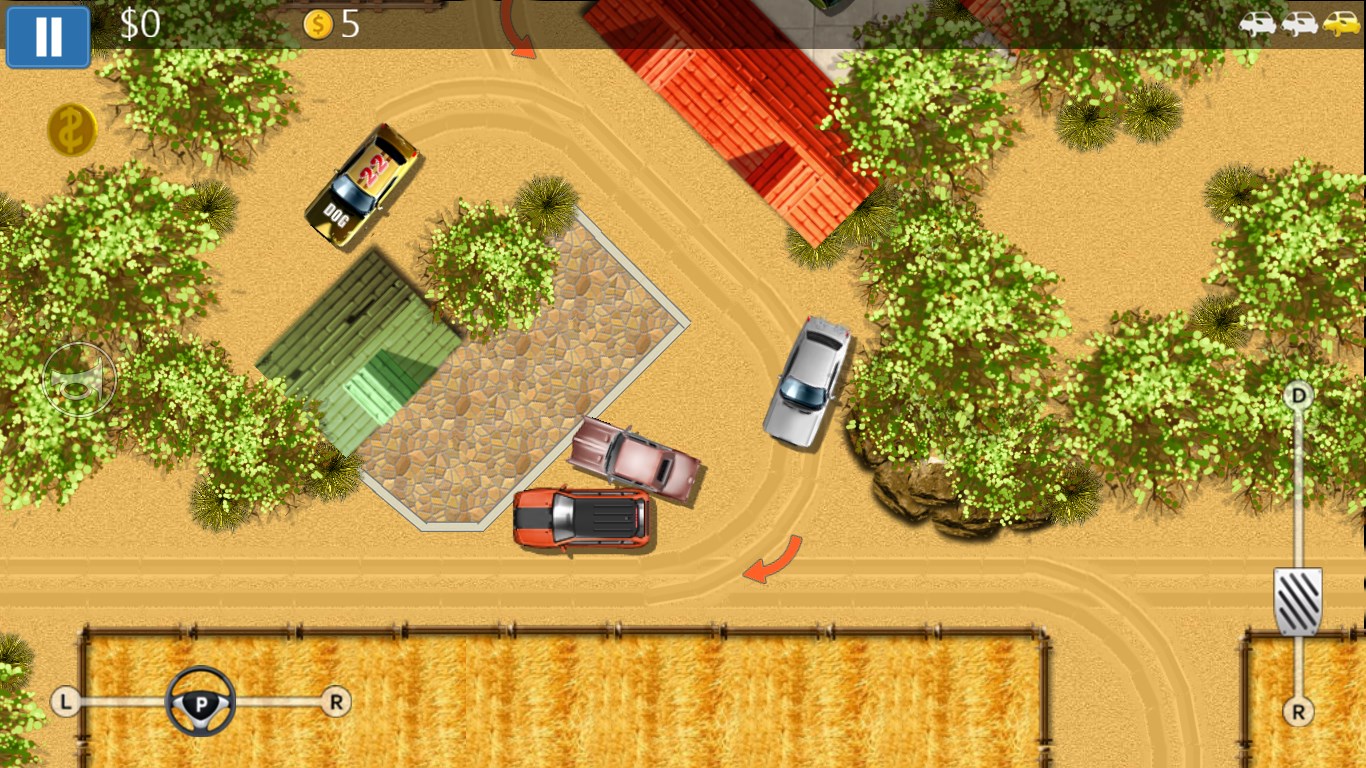
Task: Honk the horn button
Action: click(x=79, y=380)
